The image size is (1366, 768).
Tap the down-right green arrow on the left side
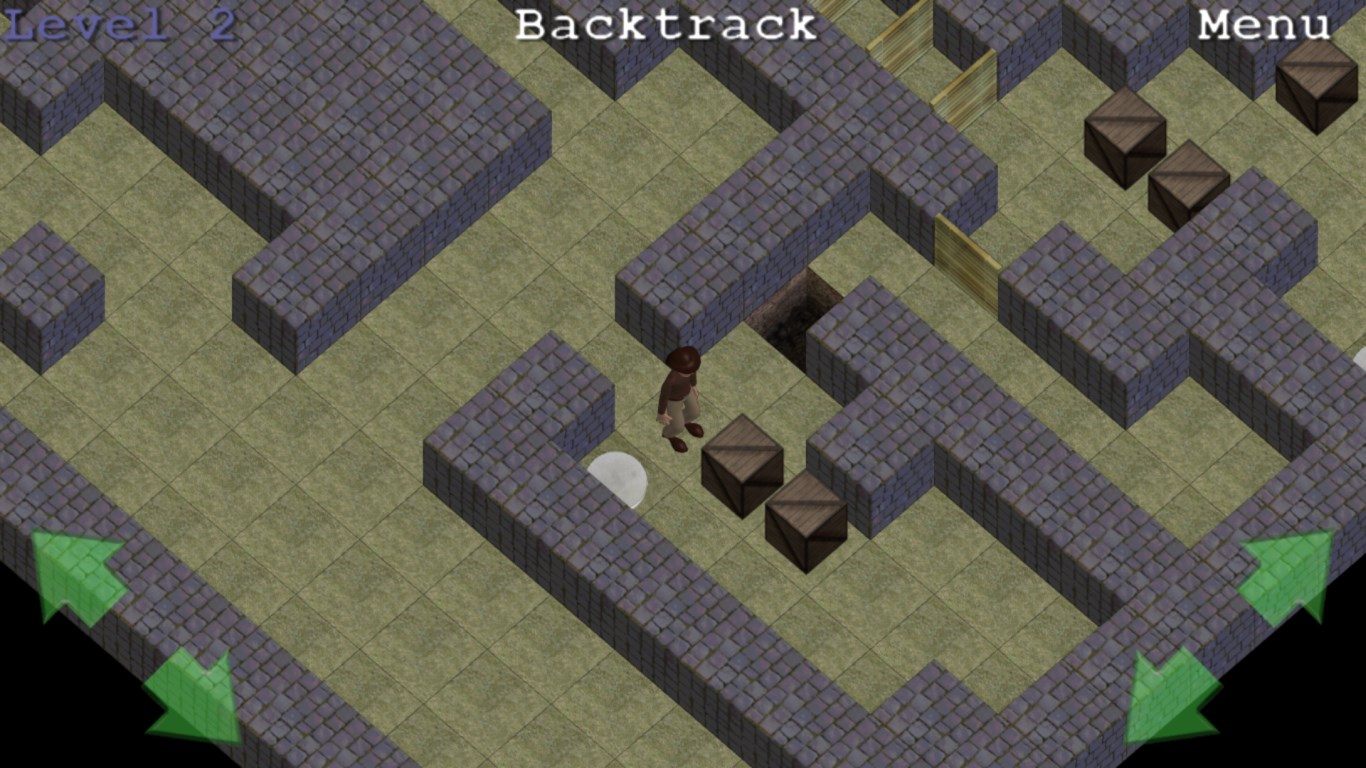coord(194,696)
